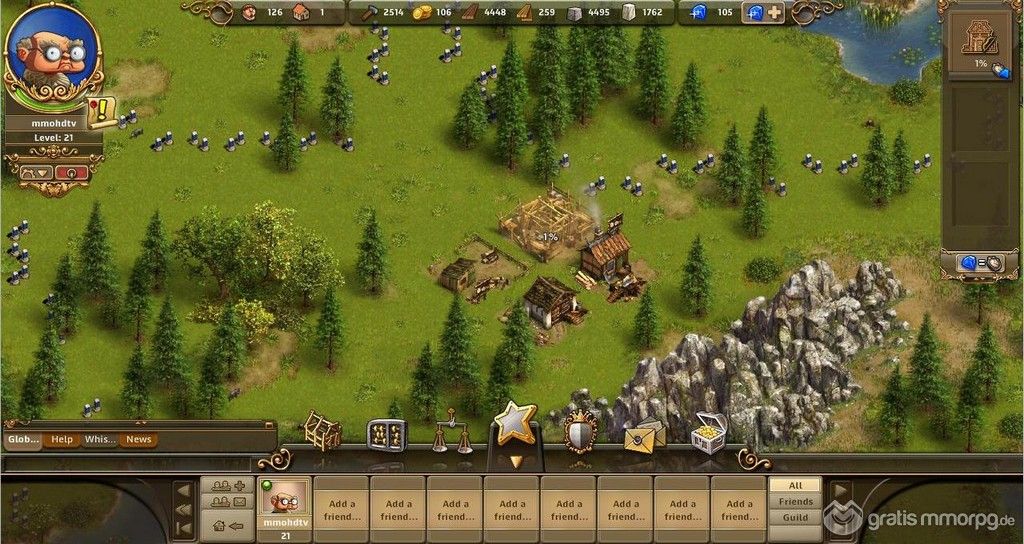The width and height of the screenshot is (1024, 544).
Task: Select the Global chat tab
Action: (x=23, y=439)
